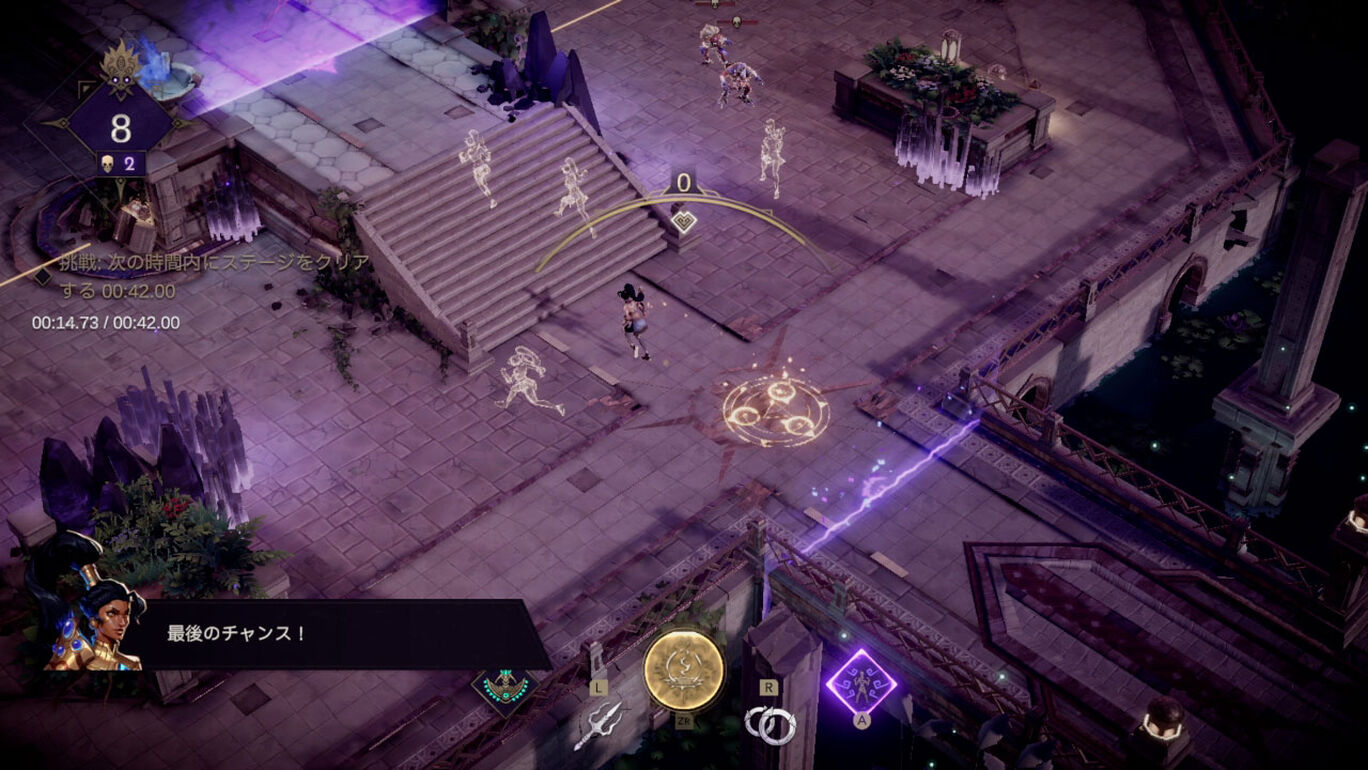The height and width of the screenshot is (770, 1368).
Task: Select the twin ring blades weapon
Action: tap(770, 724)
